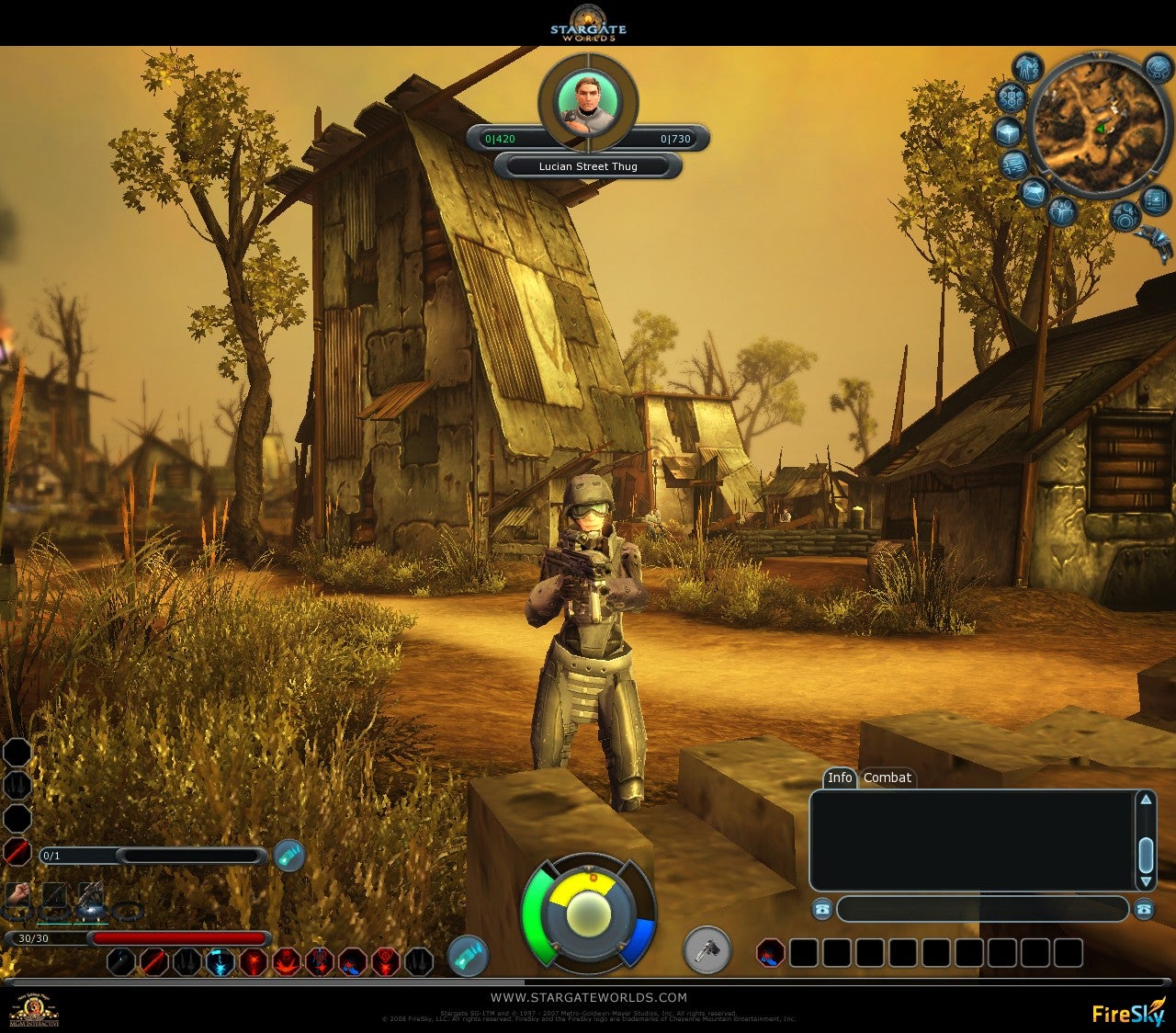This screenshot has height=1033, width=1176.
Task: Open the mail envelope icon
Action: [1035, 193]
